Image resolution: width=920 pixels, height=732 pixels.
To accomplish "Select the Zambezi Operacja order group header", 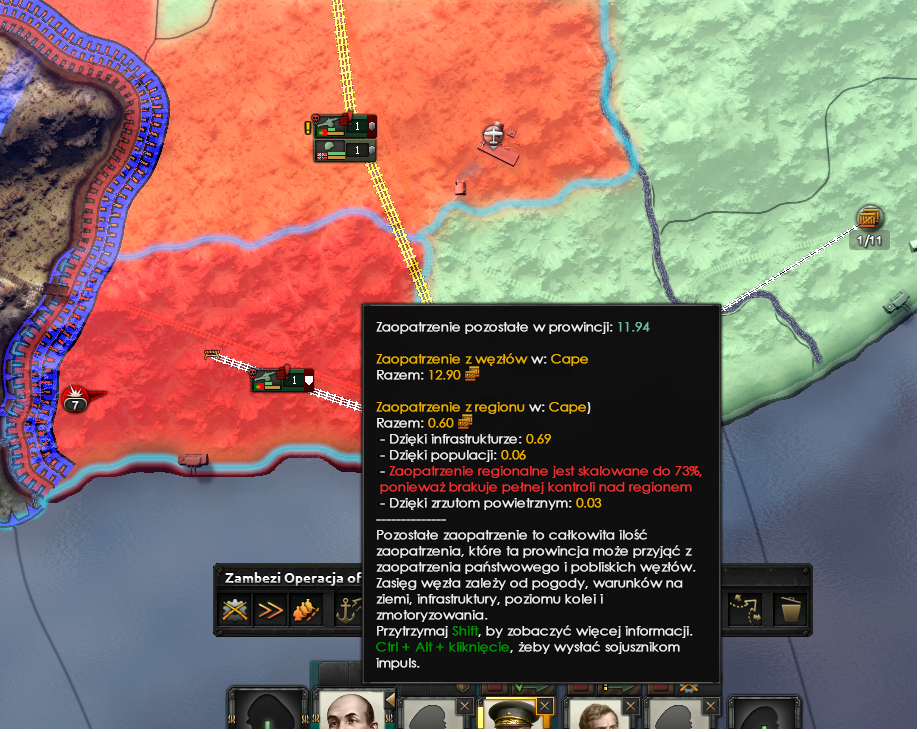I will point(290,577).
